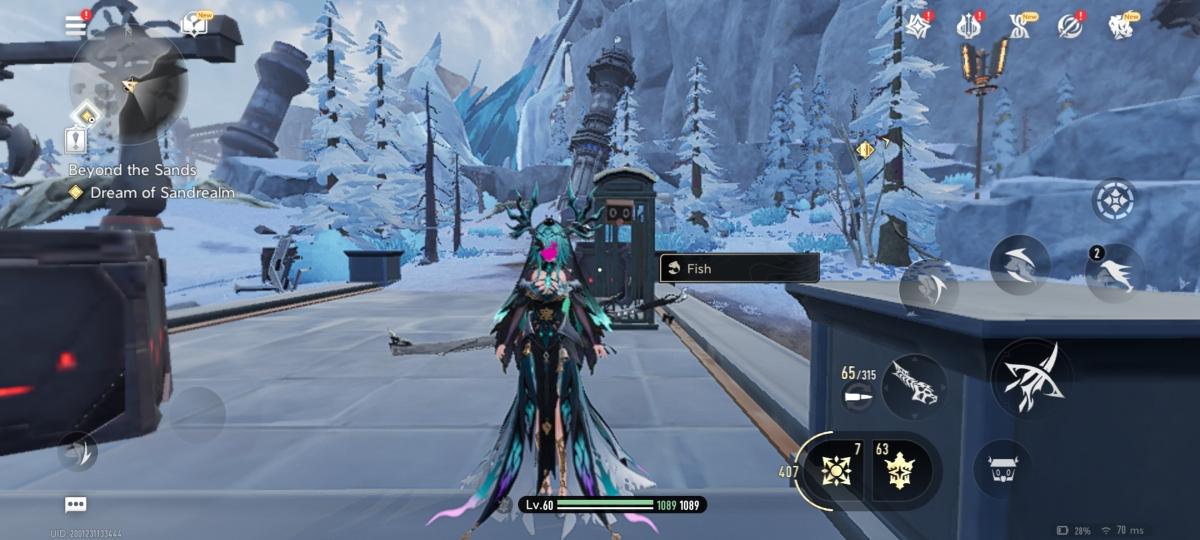This screenshot has height=540, width=1200.
Task: Open the chat speech bubble
Action: pos(75,504)
